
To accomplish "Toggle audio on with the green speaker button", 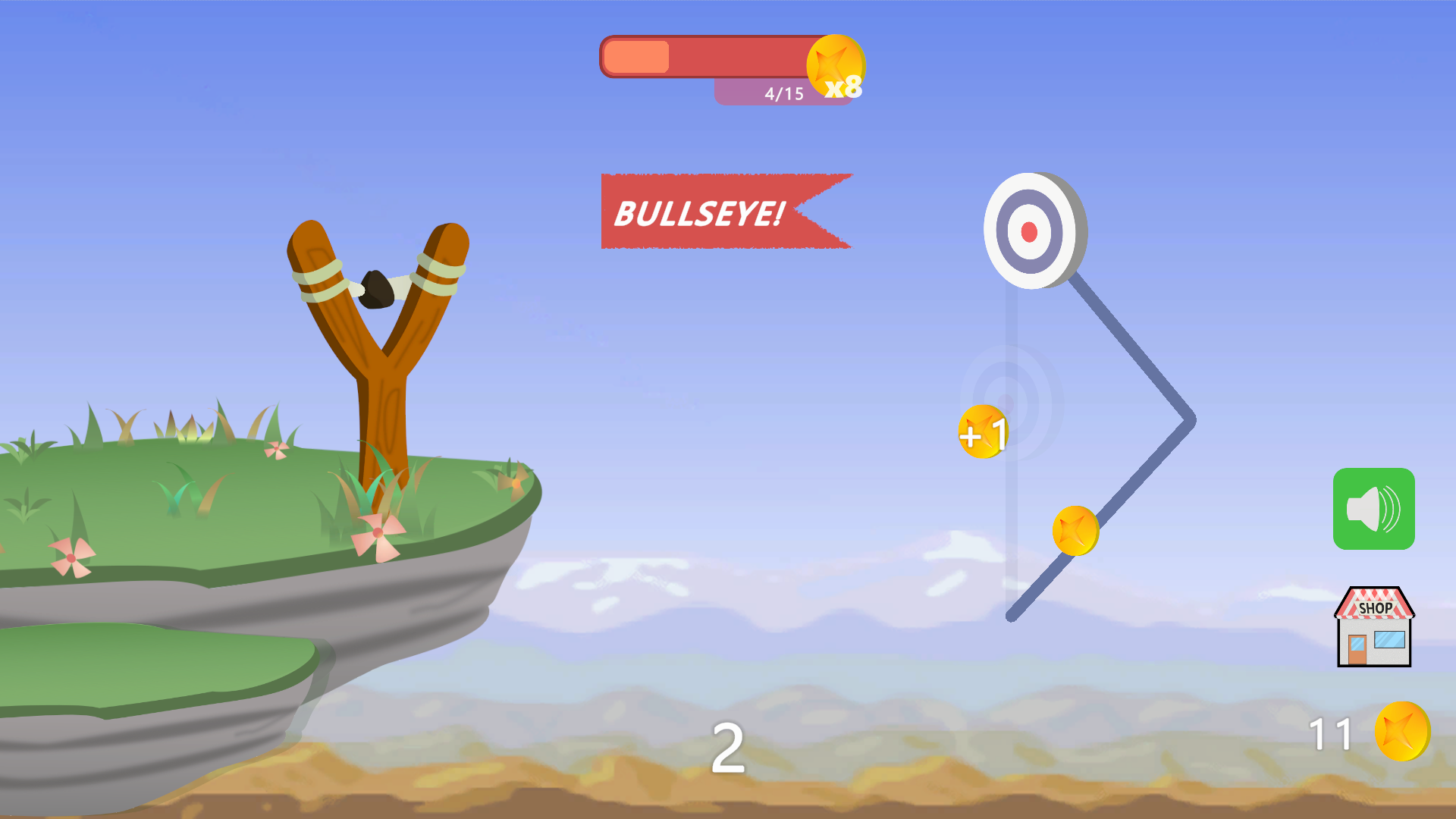I will point(1373,508).
